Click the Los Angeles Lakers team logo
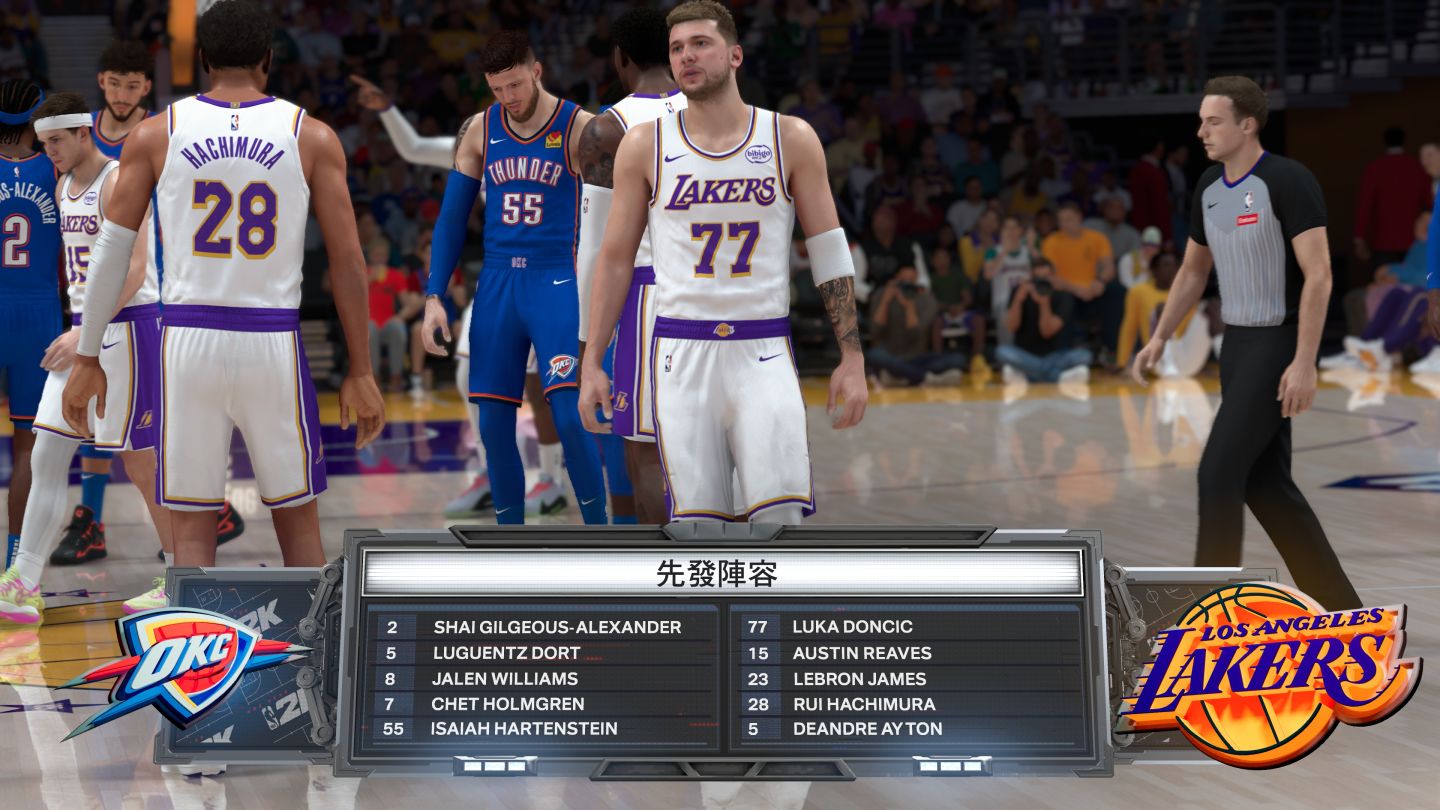 [1268, 673]
